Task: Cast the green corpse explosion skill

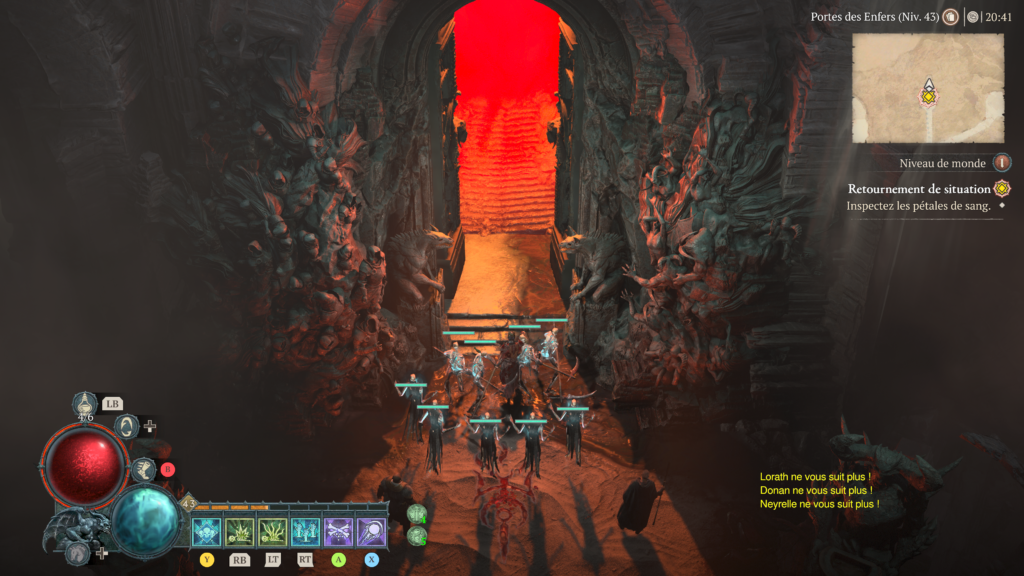Action: pyautogui.click(x=239, y=531)
